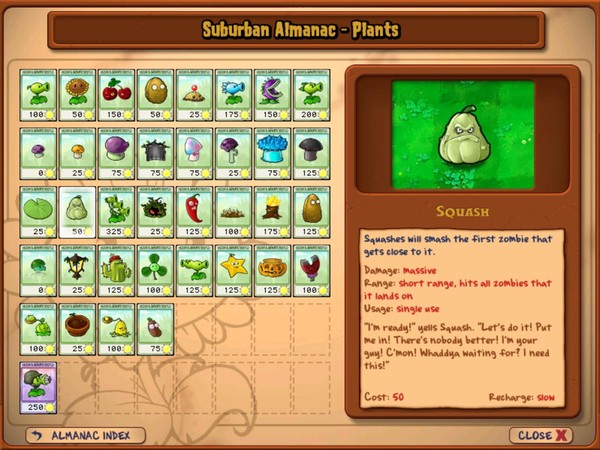Open the Chomper plant card

[272, 95]
